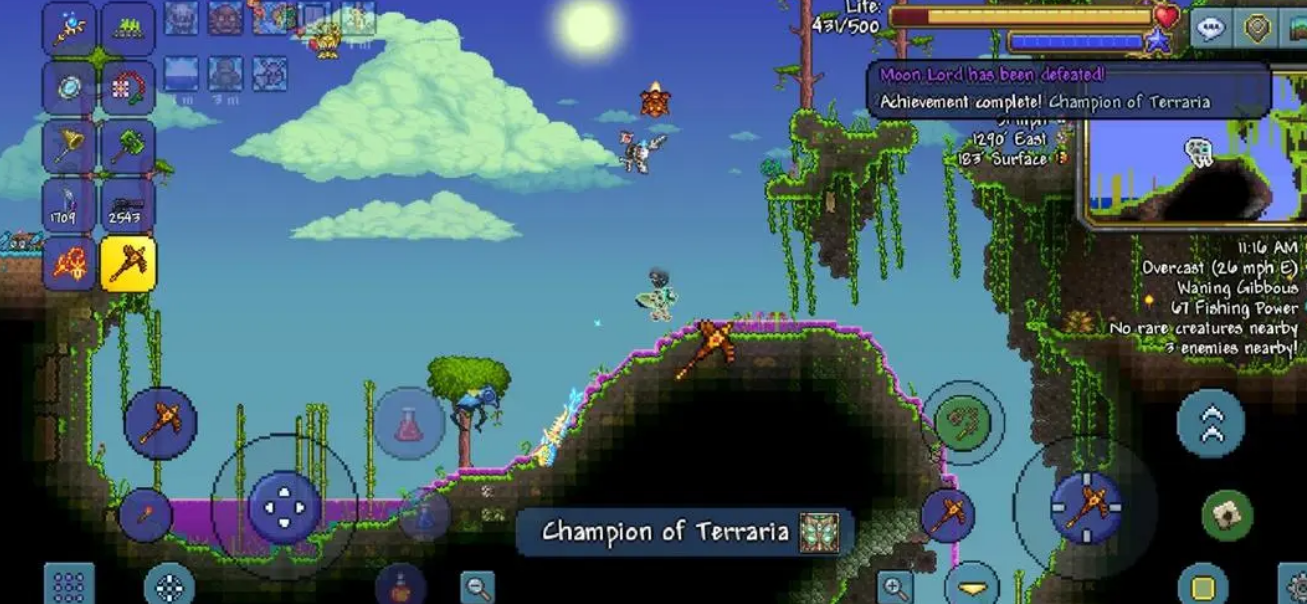Activate the green grappling hook button

(x=962, y=422)
